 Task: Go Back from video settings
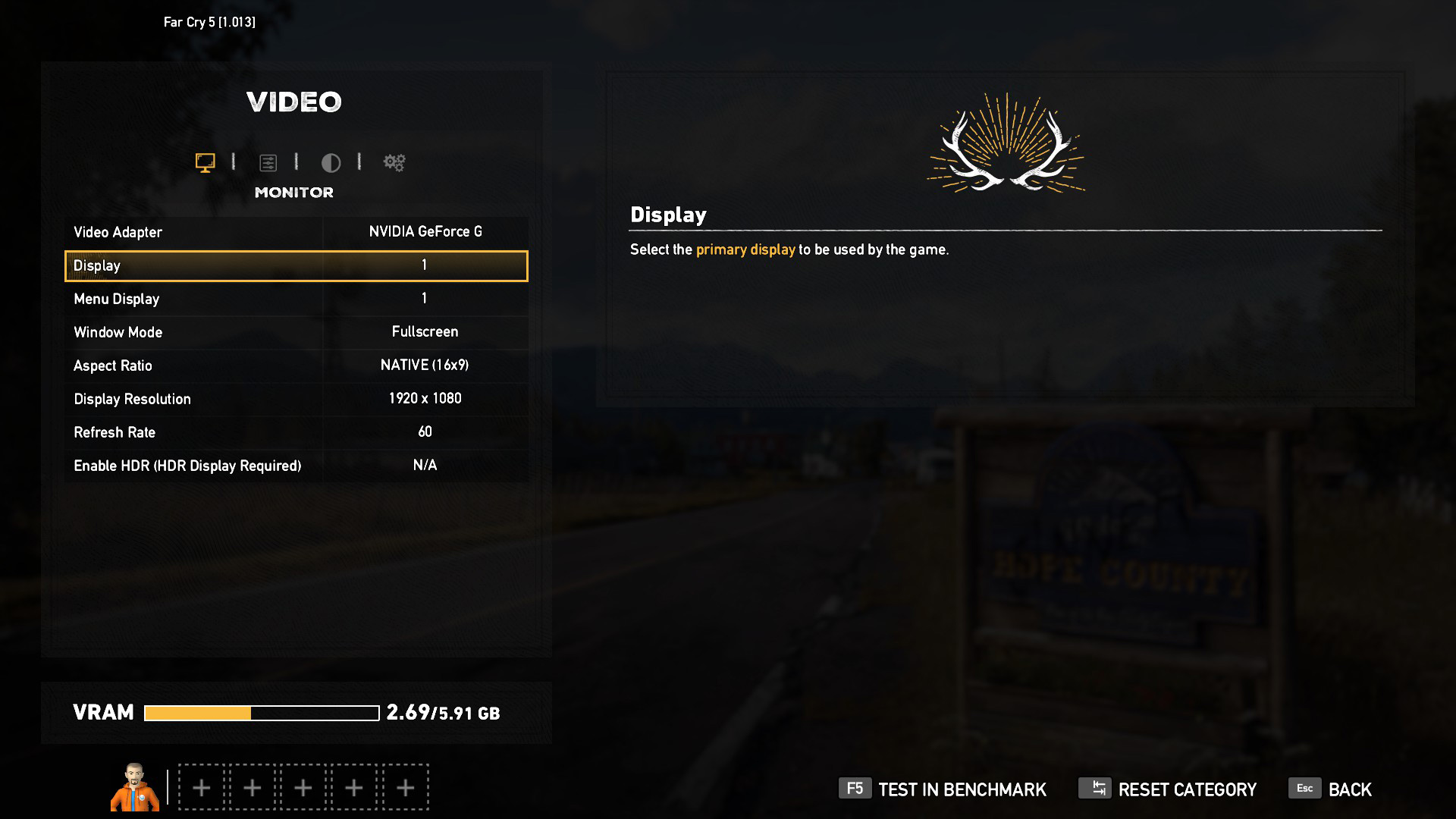coord(1331,789)
